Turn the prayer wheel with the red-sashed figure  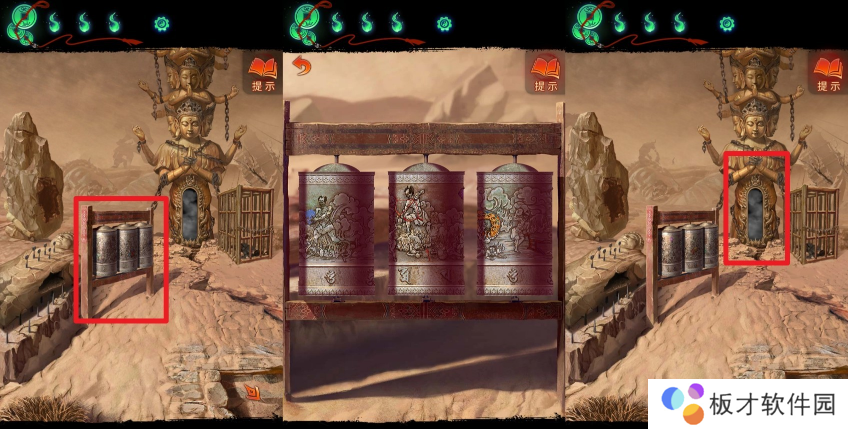(x=425, y=230)
